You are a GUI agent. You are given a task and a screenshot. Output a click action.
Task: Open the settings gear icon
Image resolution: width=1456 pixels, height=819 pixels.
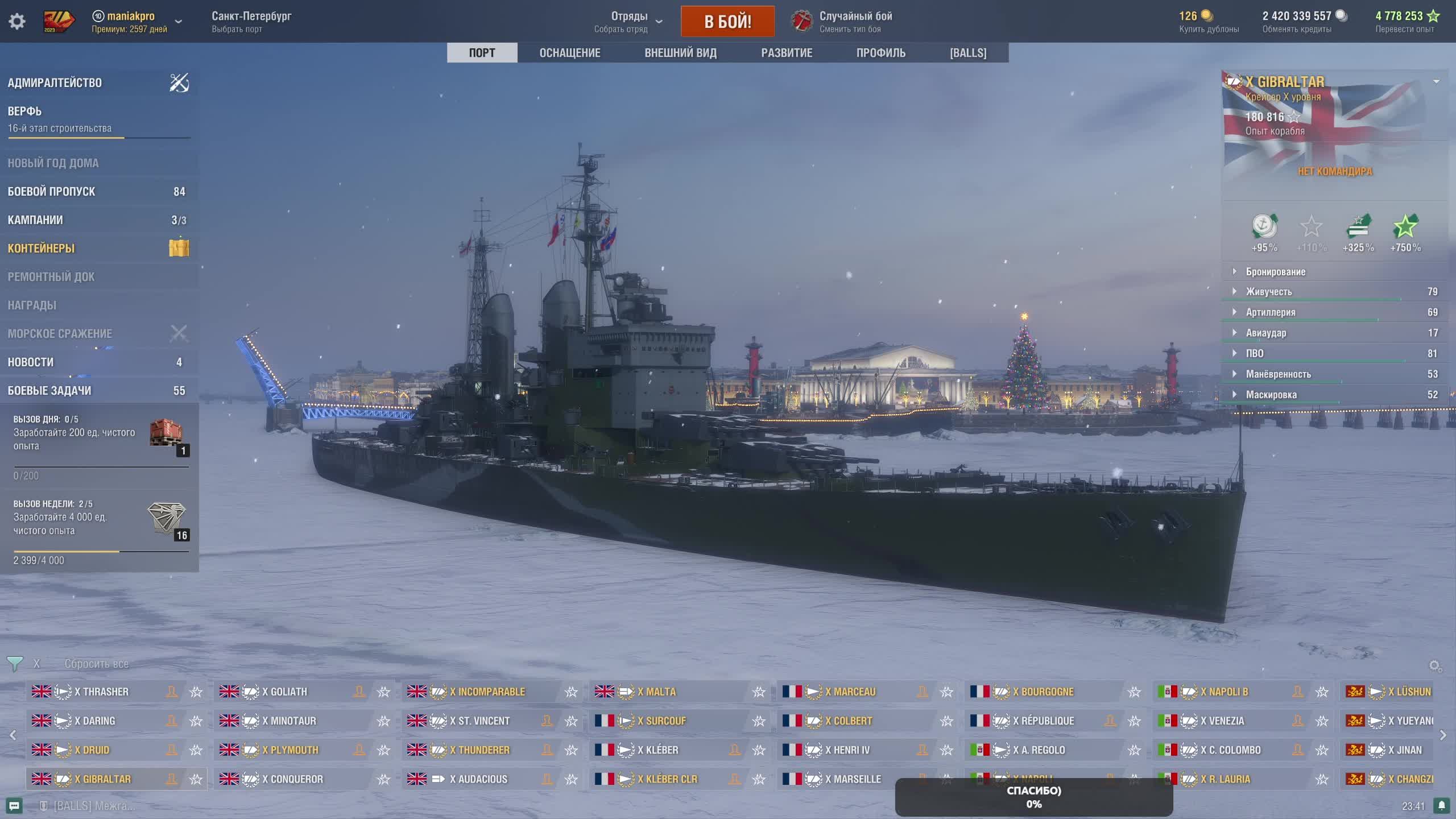tap(17, 22)
